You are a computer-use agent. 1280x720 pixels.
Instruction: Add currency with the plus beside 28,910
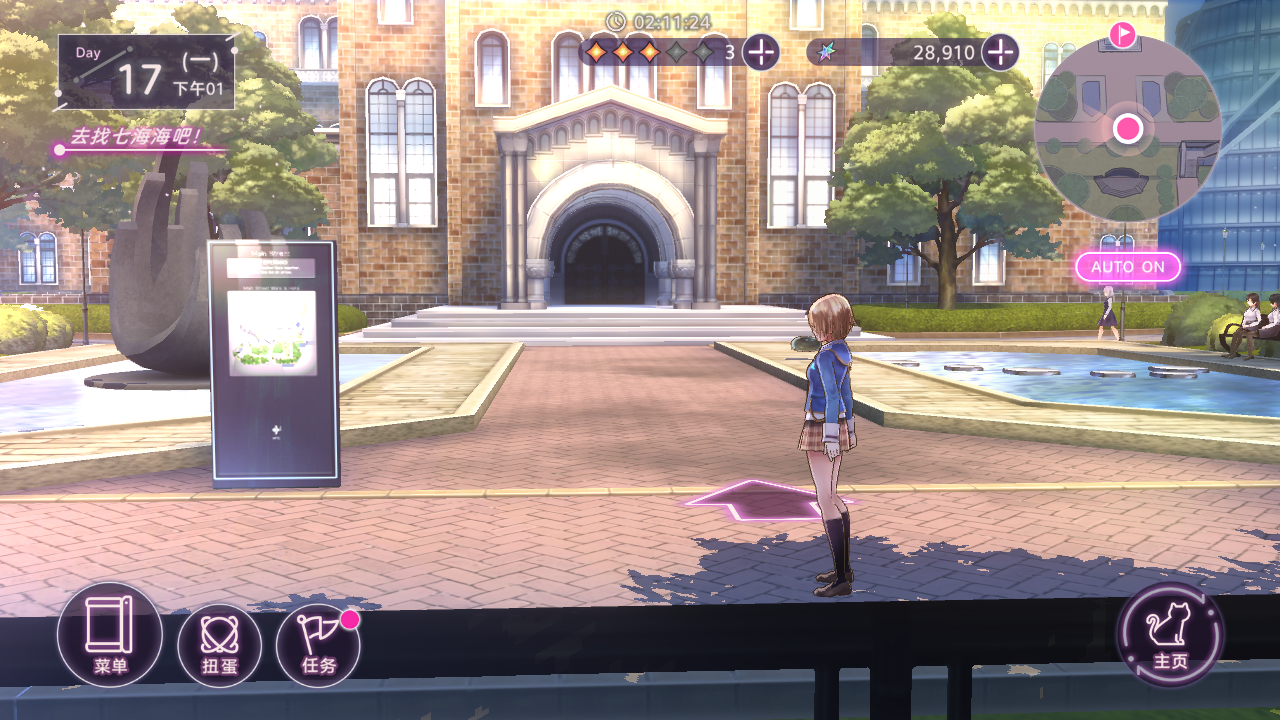[1000, 52]
